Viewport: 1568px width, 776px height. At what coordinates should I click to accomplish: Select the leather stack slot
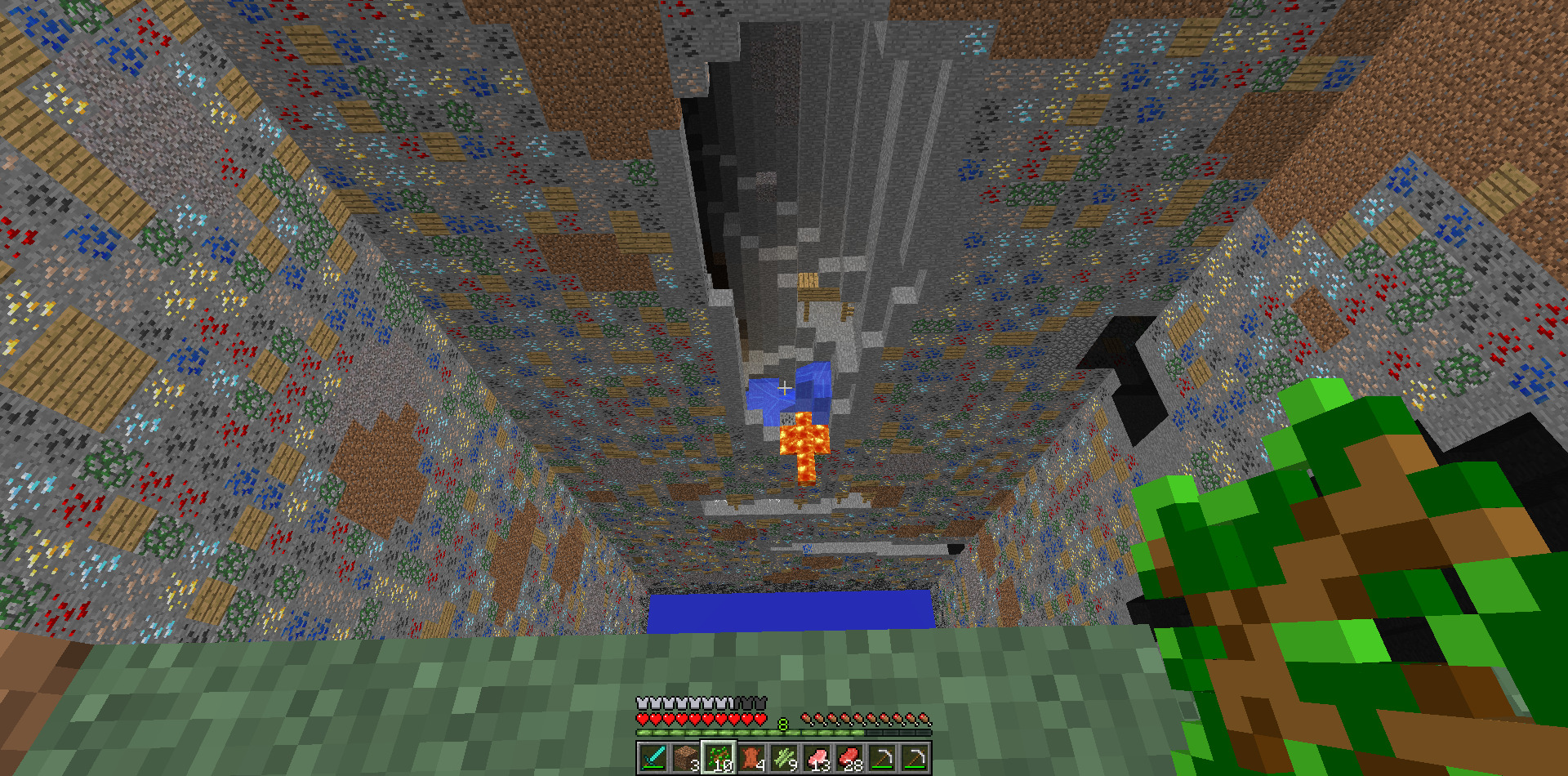751,757
